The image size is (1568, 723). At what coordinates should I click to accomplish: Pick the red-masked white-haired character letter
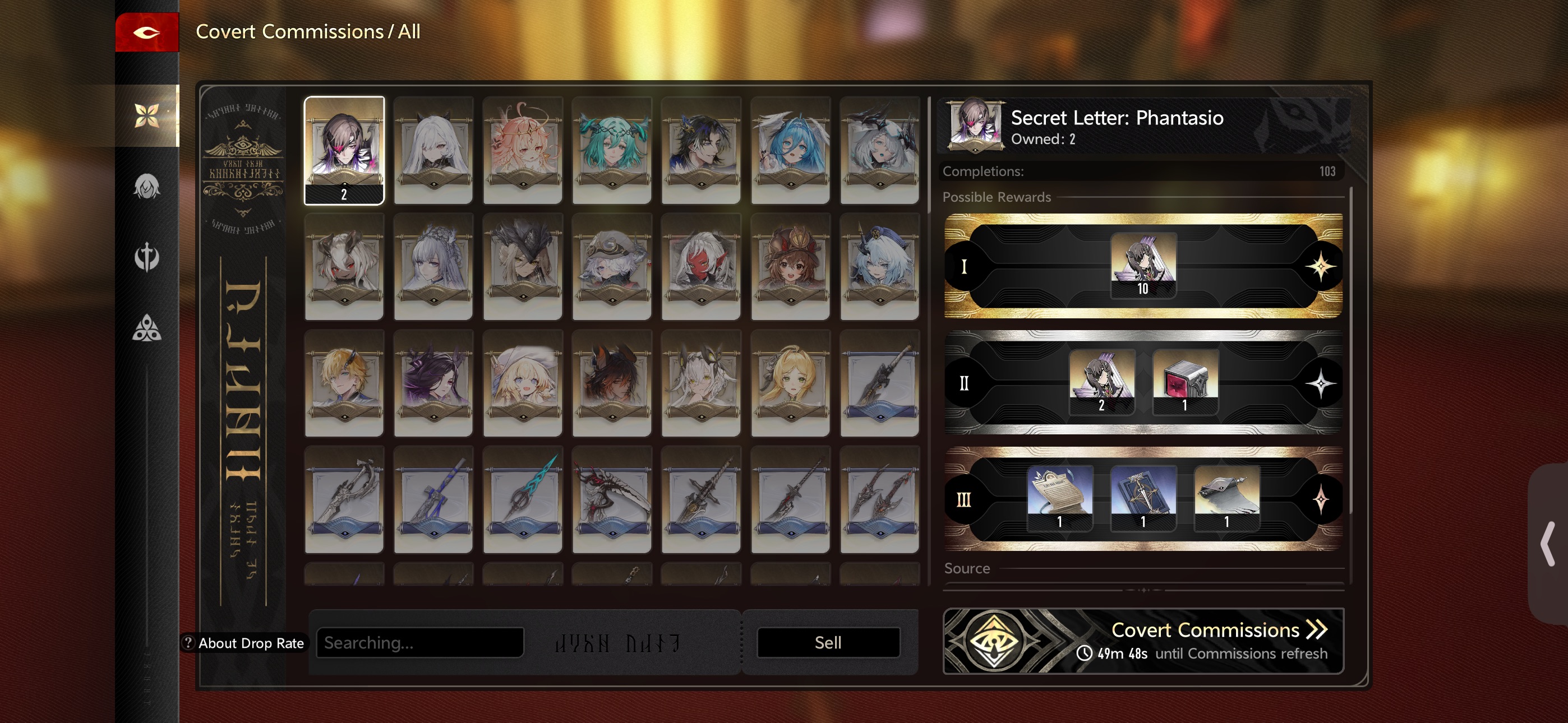coord(700,267)
